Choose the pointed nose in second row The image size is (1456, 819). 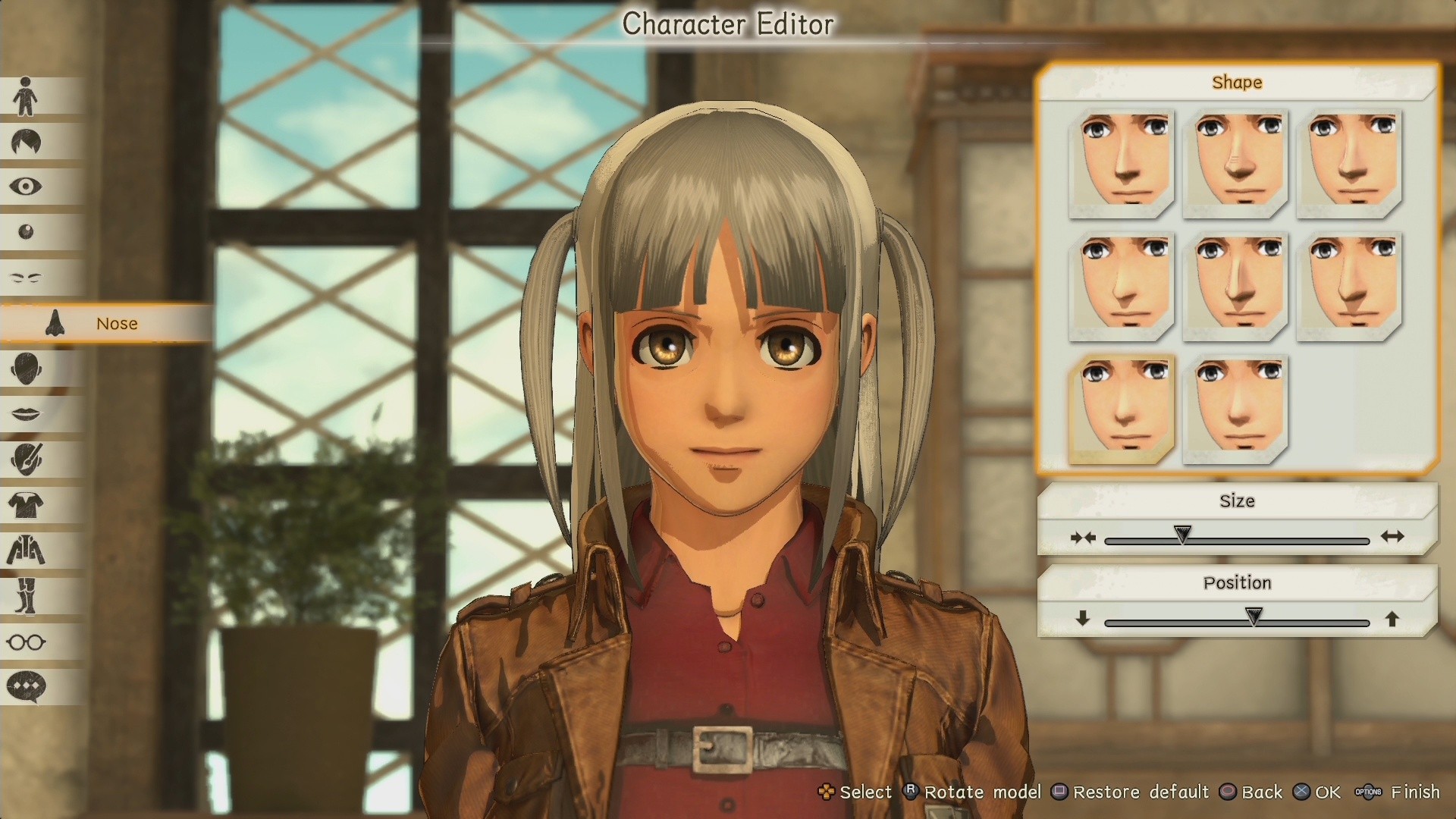1235,287
